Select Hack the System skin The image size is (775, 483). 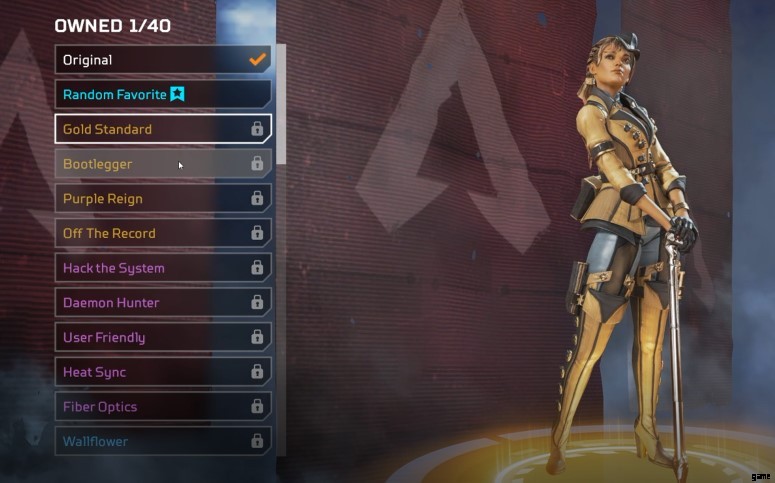pos(162,268)
